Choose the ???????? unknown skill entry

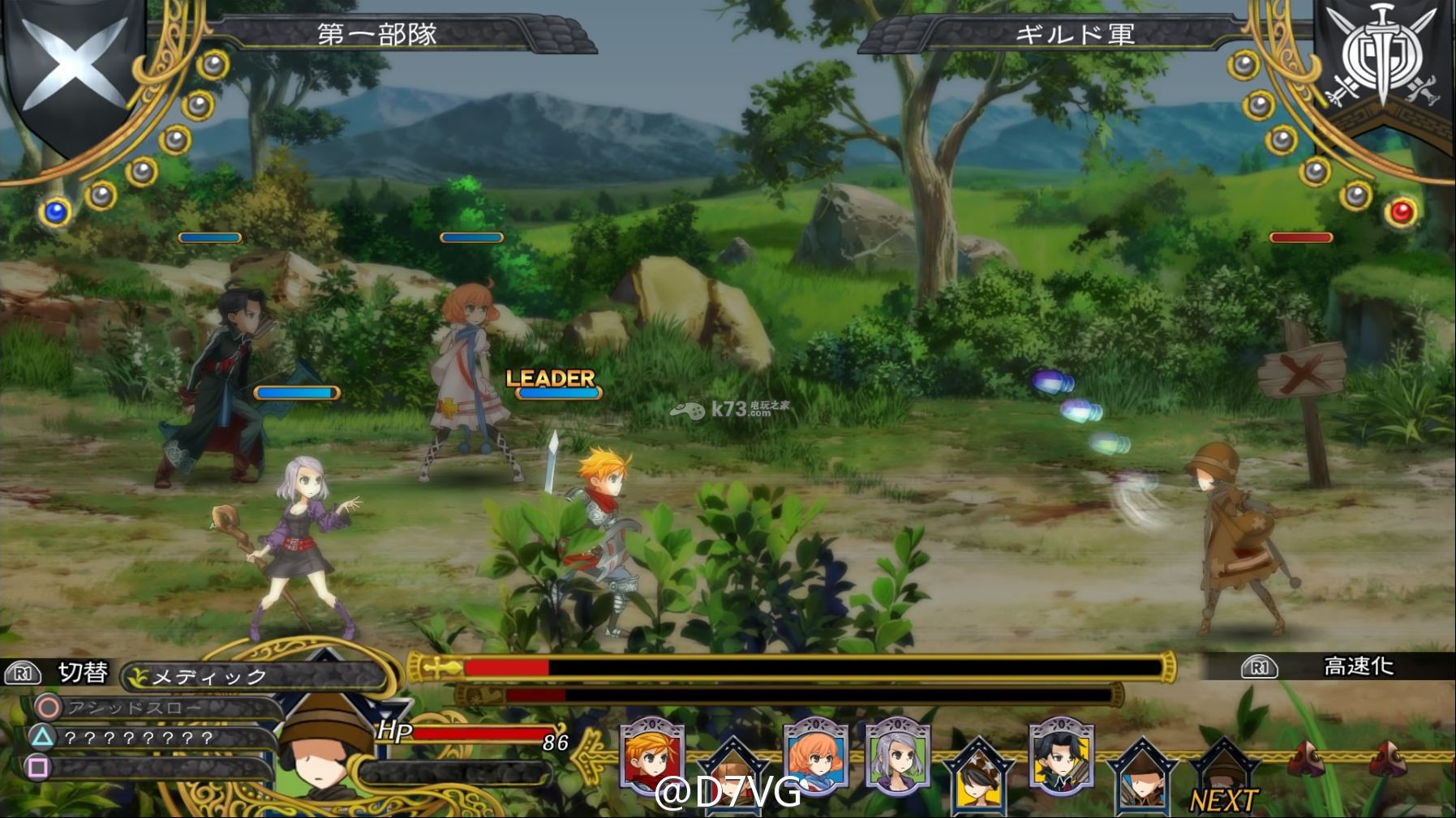tap(138, 738)
